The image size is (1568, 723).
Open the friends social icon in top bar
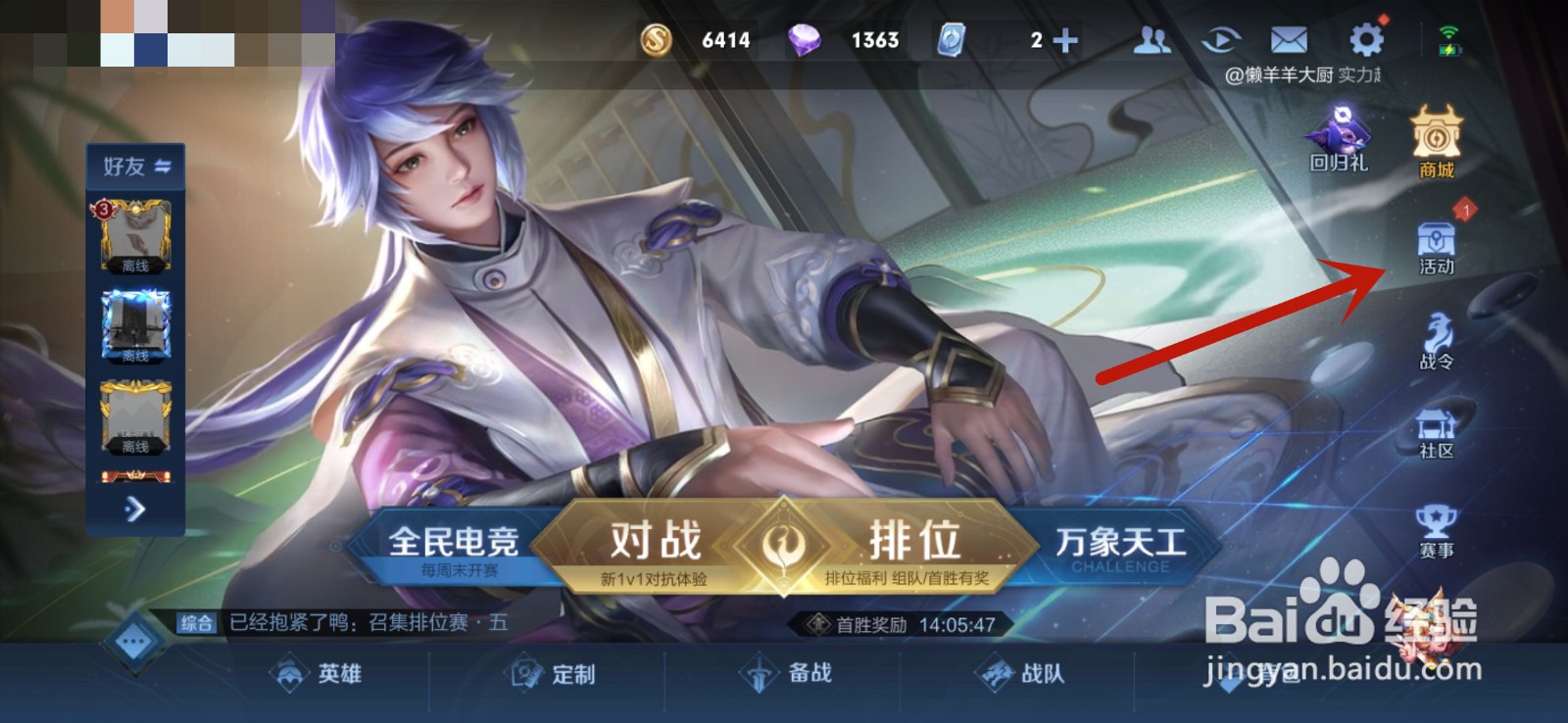coord(1151,41)
